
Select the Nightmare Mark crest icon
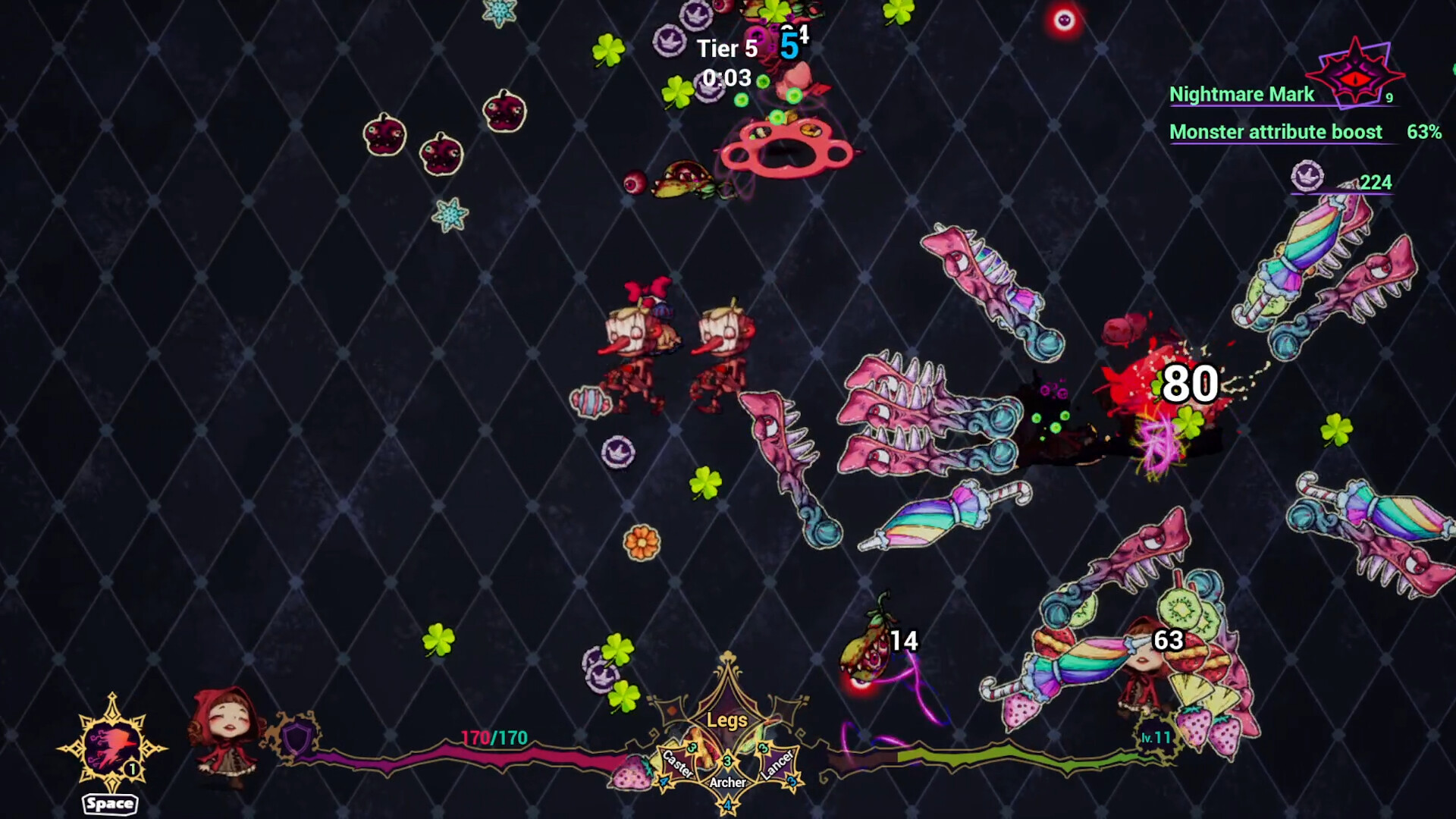1357,74
